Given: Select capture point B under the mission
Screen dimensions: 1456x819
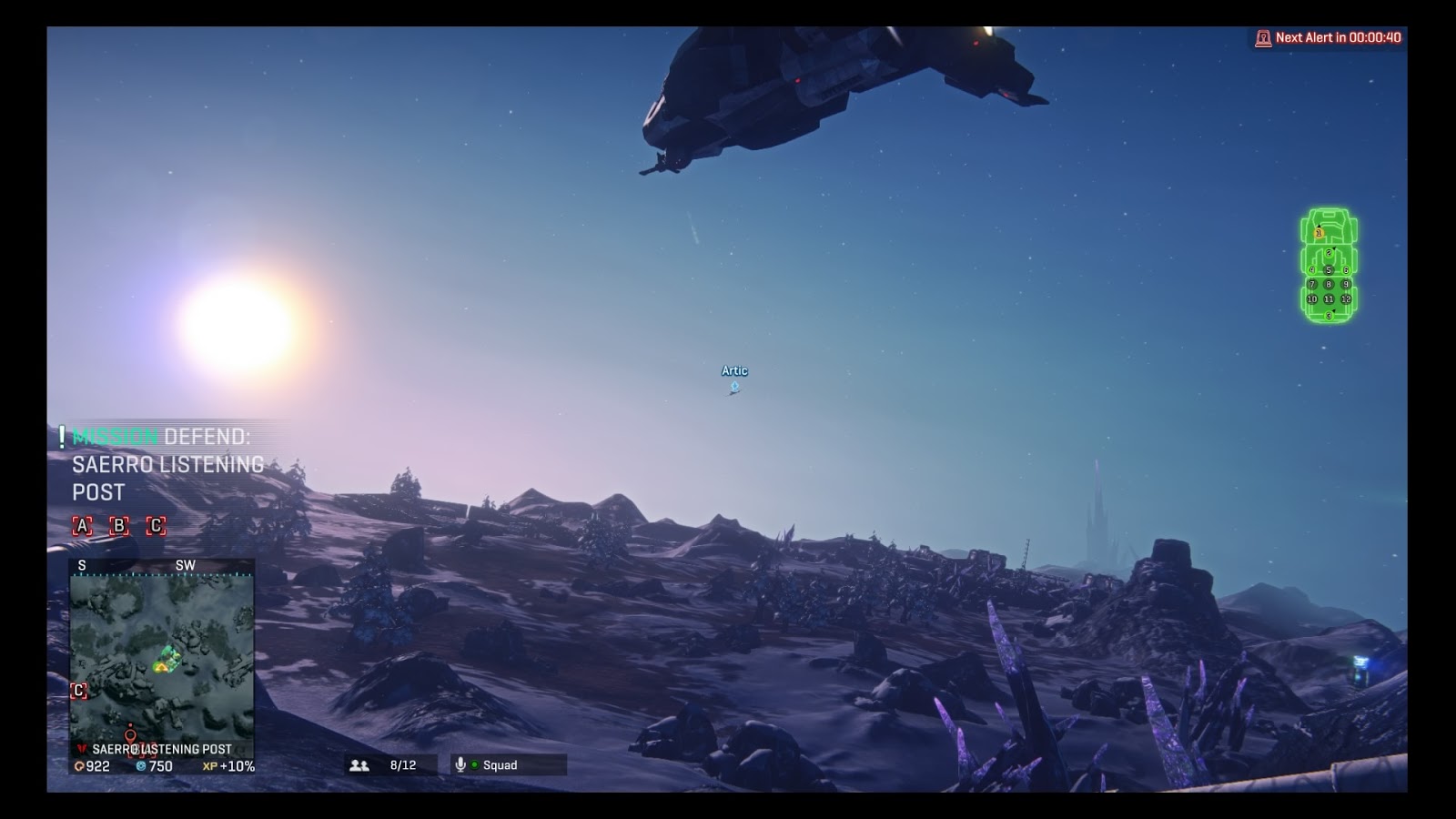Looking at the screenshot, I should point(119,526).
